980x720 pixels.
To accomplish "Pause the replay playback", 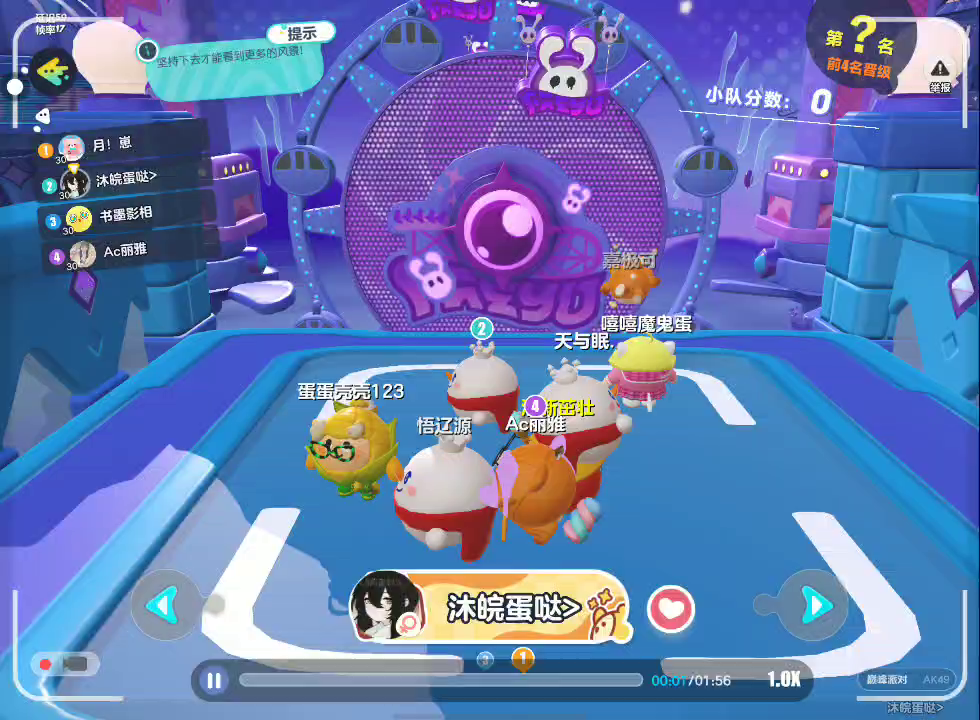I will [x=213, y=681].
